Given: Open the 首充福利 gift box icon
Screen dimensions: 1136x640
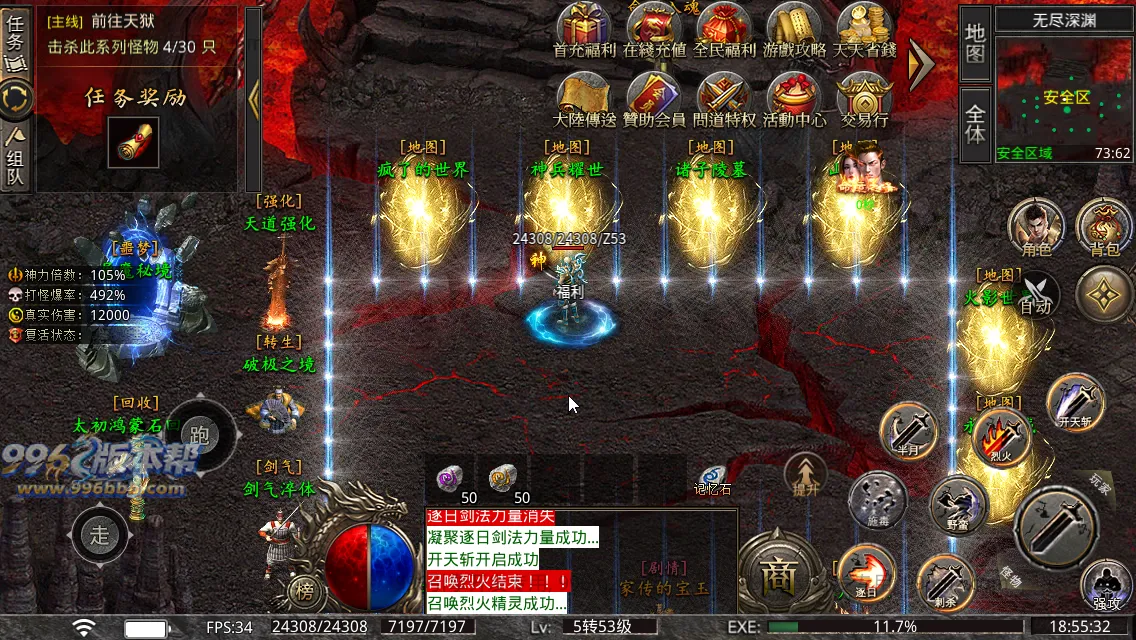Looking at the screenshot, I should (584, 27).
